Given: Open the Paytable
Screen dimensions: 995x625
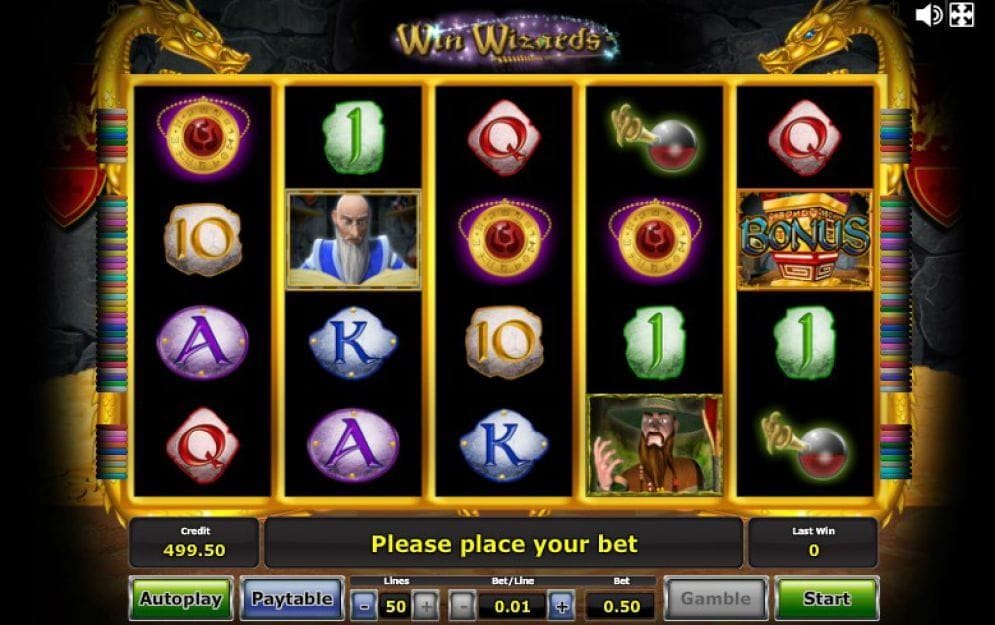Looking at the screenshot, I should [291, 599].
